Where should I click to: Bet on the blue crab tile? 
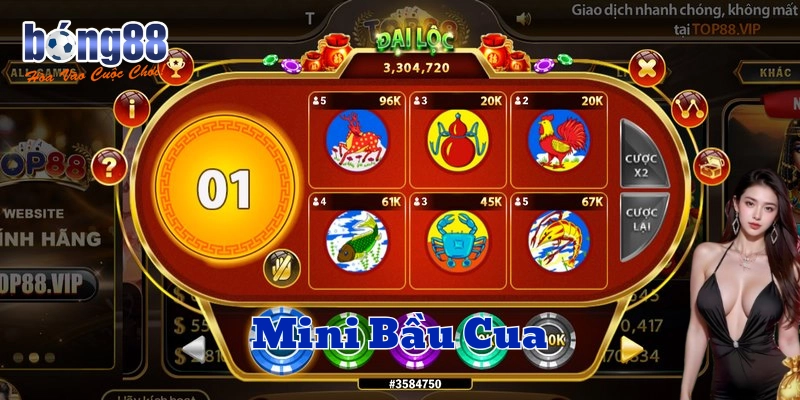point(456,239)
